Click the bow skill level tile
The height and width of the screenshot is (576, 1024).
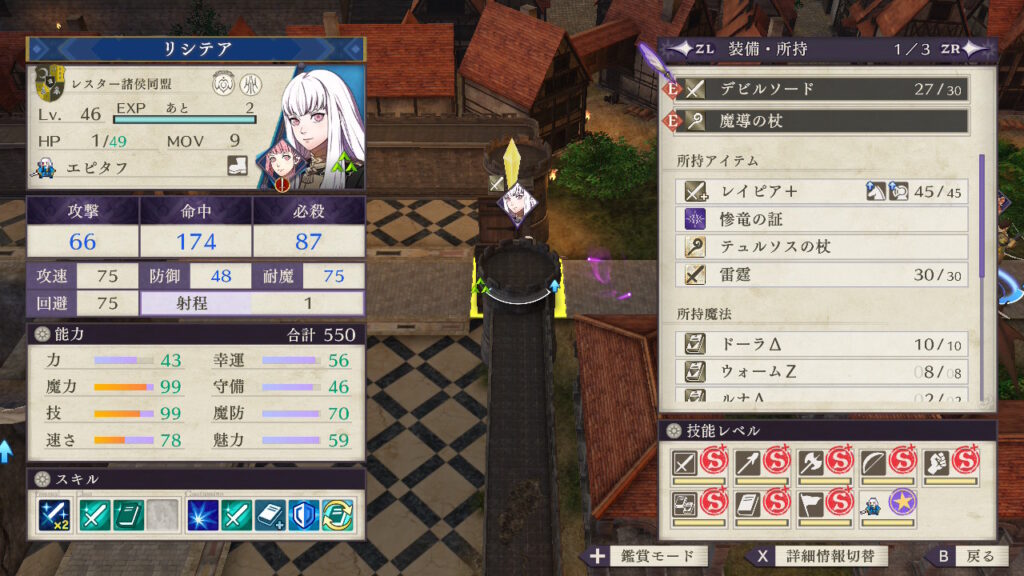[x=887, y=464]
